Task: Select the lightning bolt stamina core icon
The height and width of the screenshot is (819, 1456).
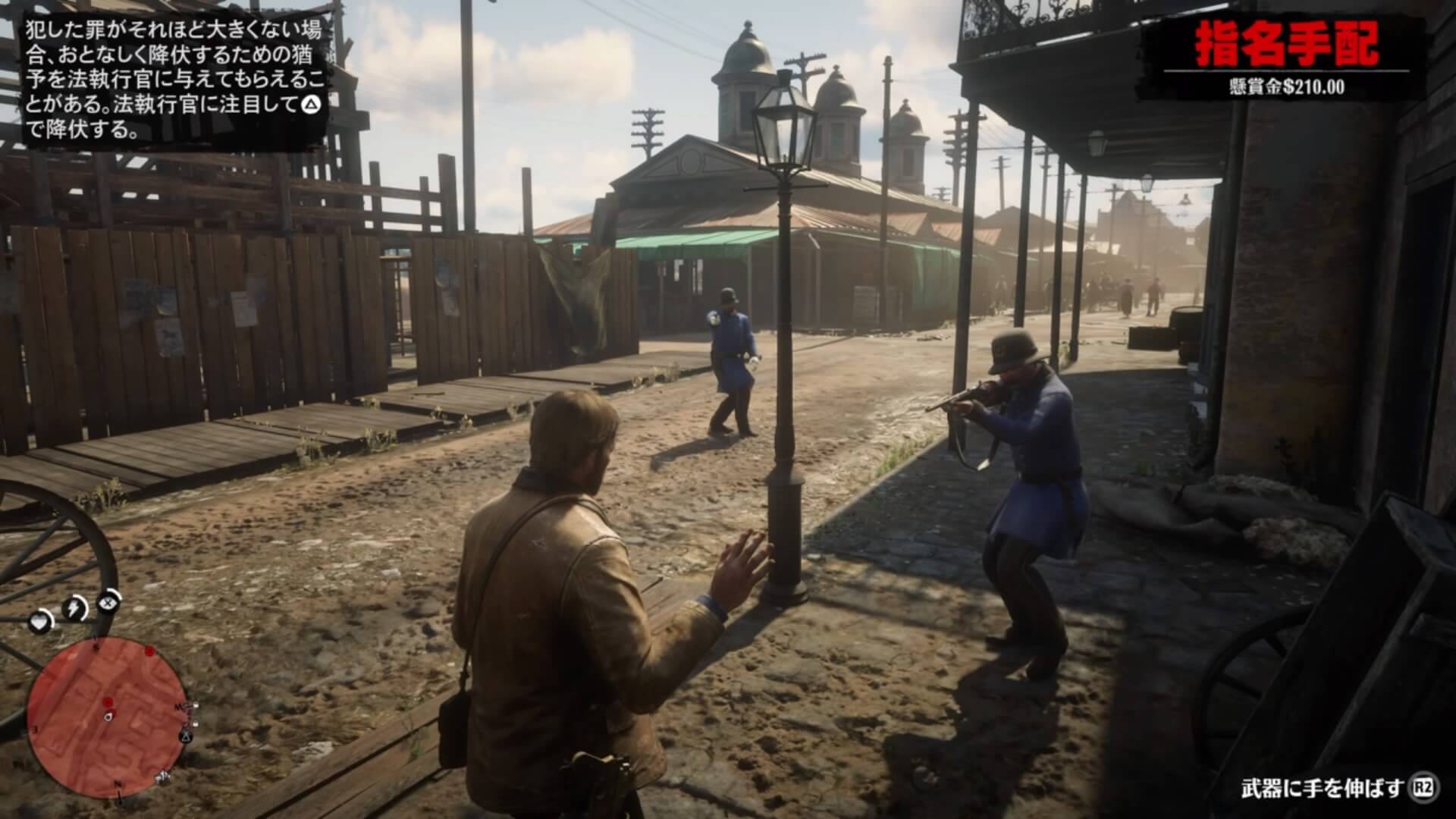Action: point(74,608)
